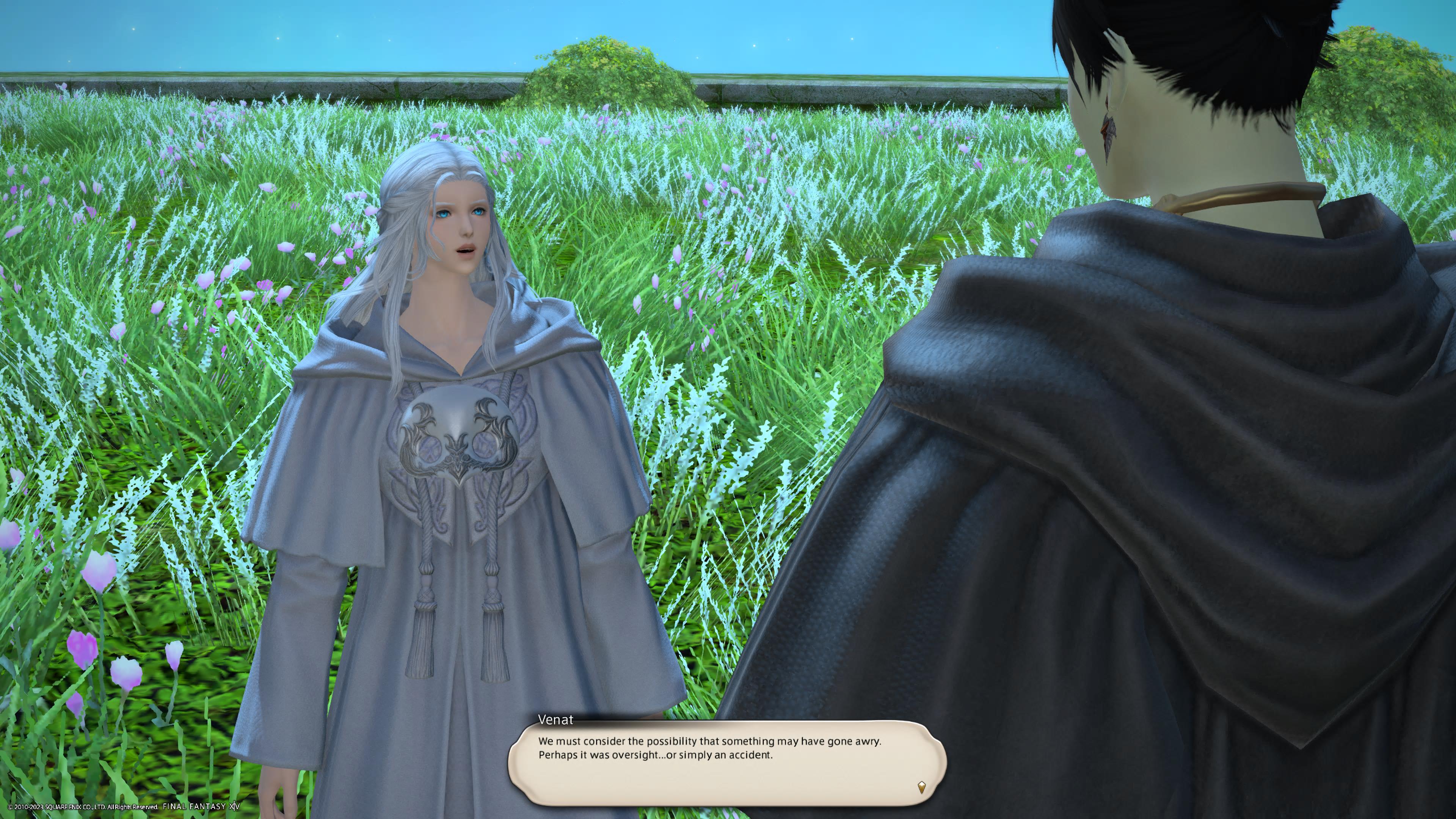Image resolution: width=1456 pixels, height=819 pixels.
Task: Click the golden dialogue advance arrow
Action: 921,786
